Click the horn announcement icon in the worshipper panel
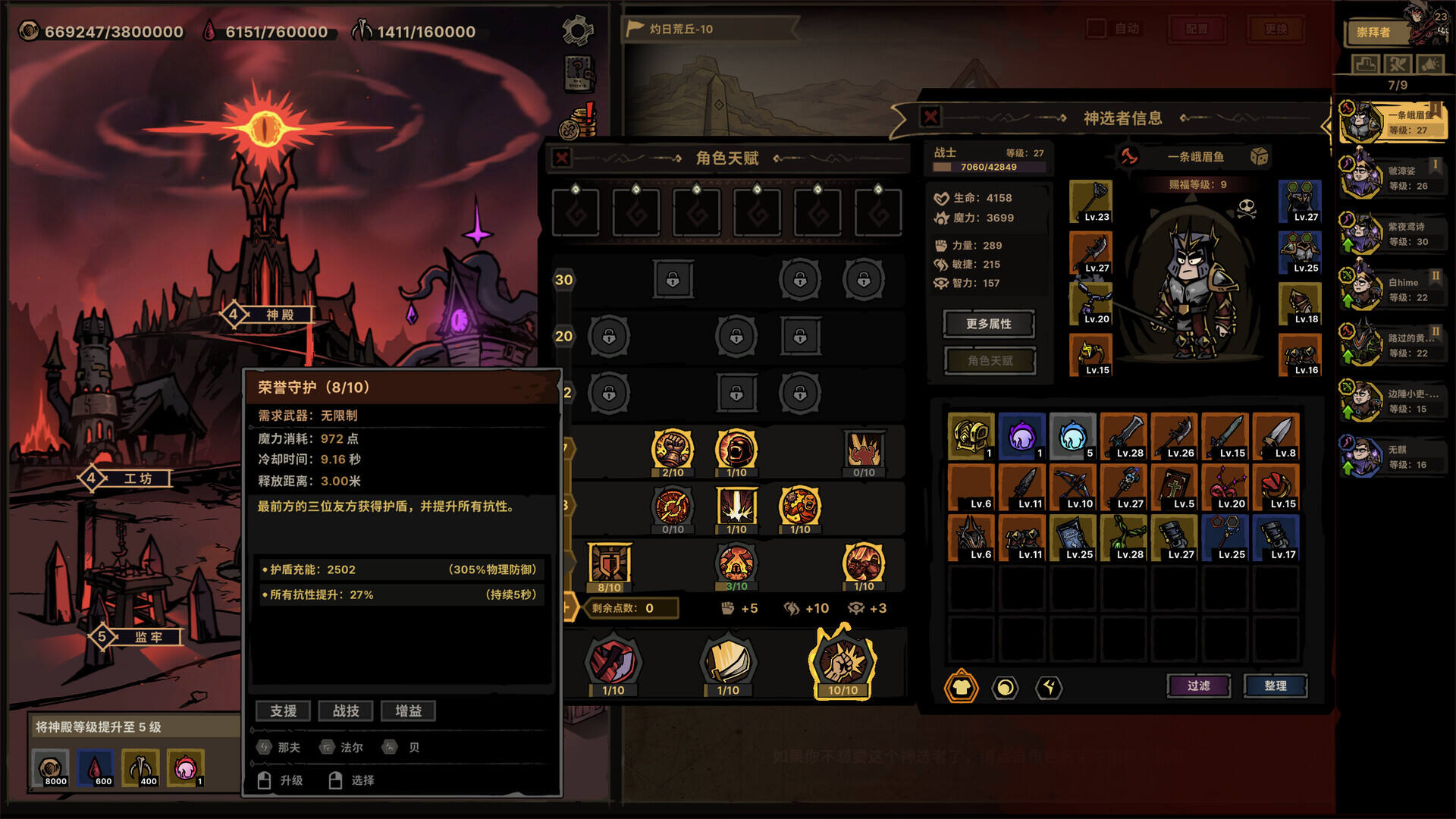 [1429, 64]
